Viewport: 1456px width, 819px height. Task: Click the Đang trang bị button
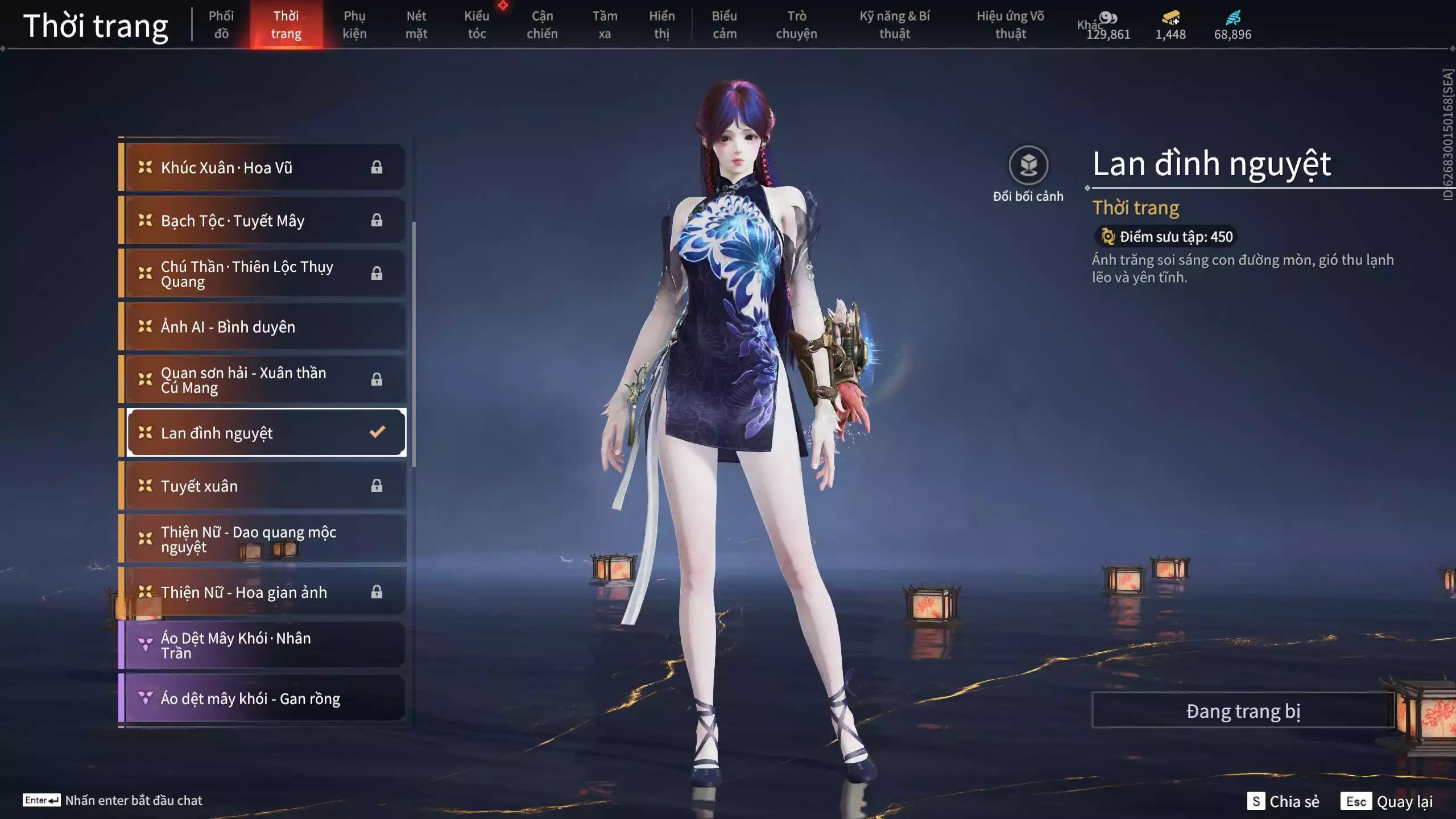pyautogui.click(x=1243, y=711)
